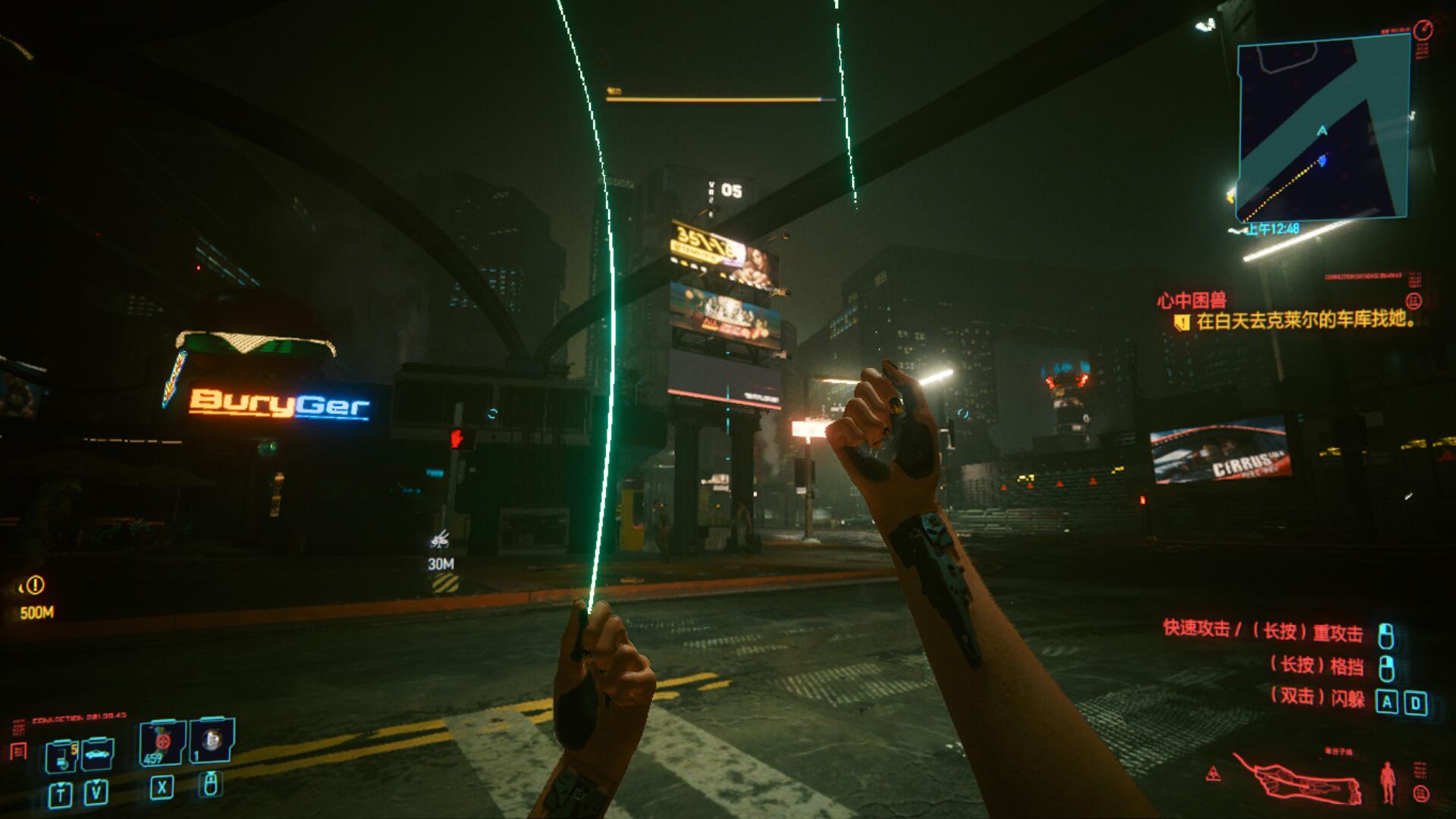Open the tracked quest 心中困兽
This screenshot has width=1456, height=819.
(x=1191, y=300)
